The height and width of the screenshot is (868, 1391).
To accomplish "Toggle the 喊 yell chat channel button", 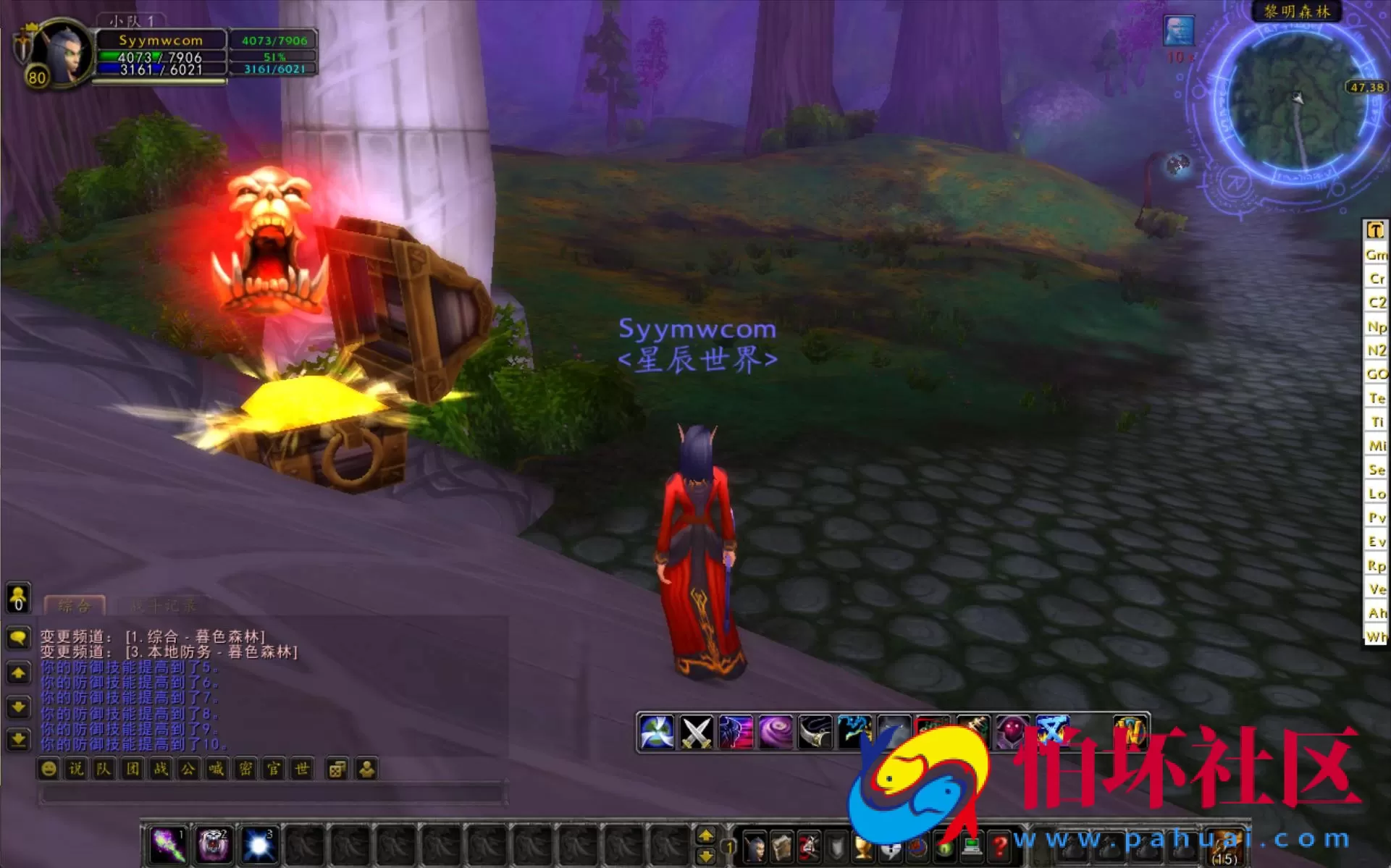I will click(216, 769).
